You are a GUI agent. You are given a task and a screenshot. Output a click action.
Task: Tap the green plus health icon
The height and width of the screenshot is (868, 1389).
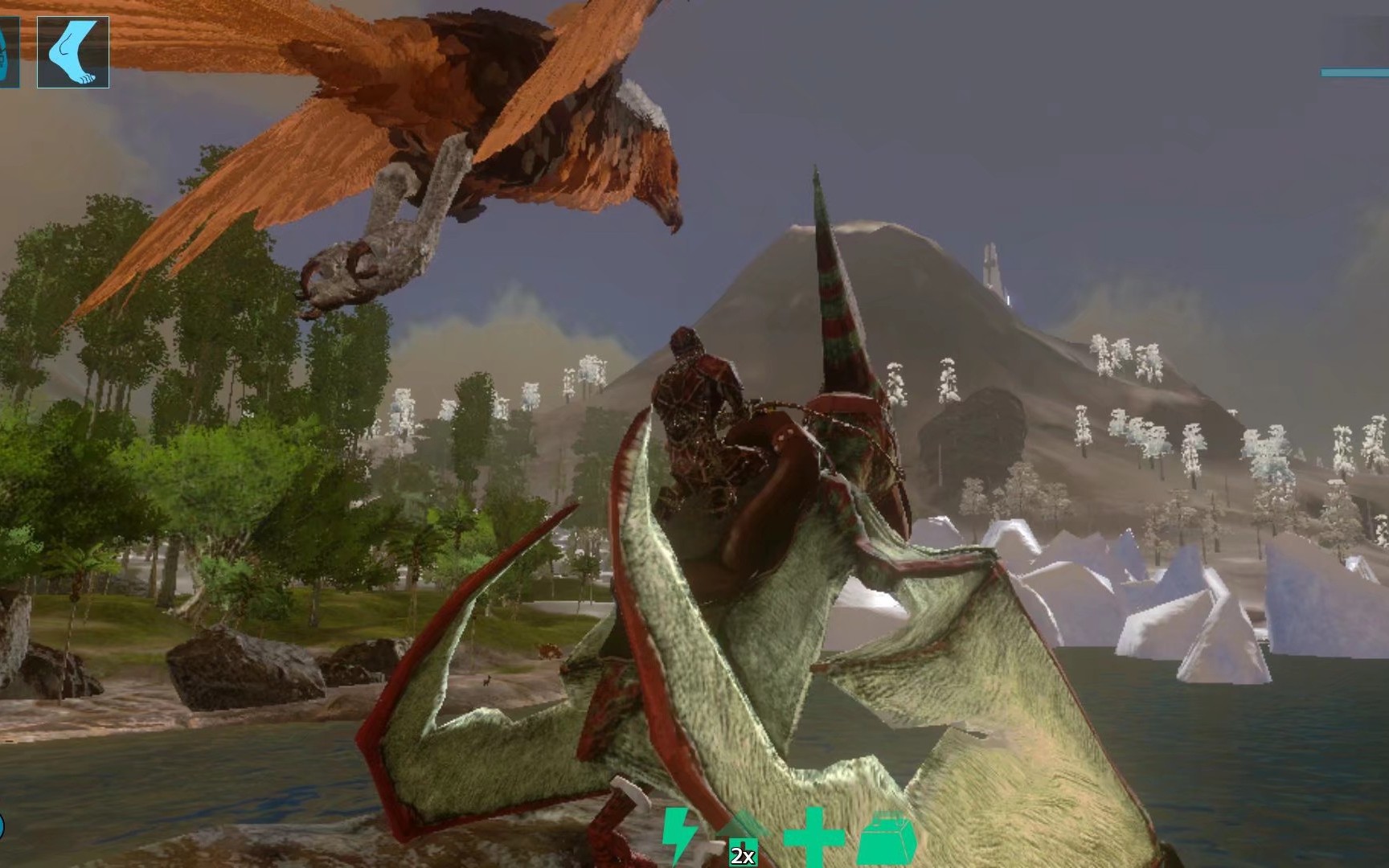pos(813,837)
